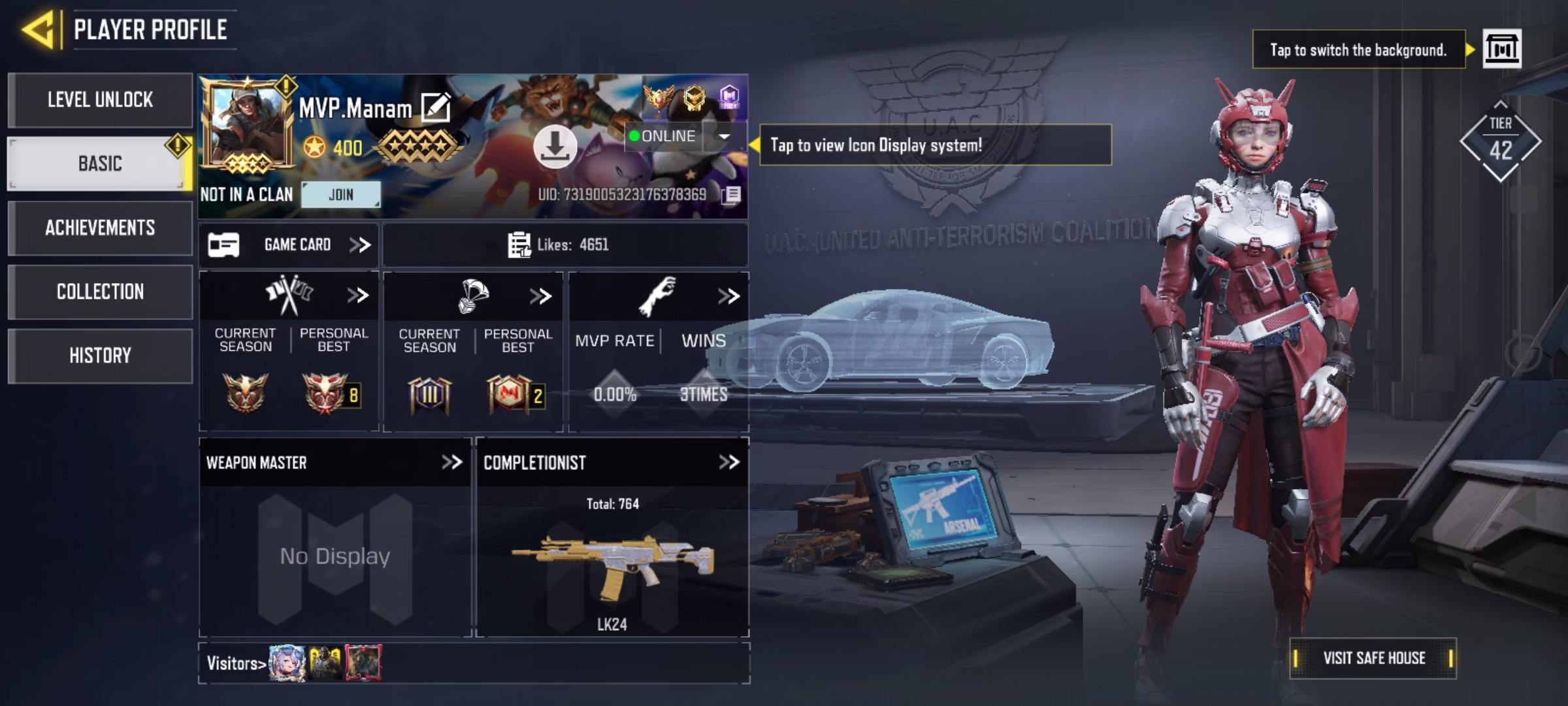Show the Collection tab

click(x=100, y=292)
